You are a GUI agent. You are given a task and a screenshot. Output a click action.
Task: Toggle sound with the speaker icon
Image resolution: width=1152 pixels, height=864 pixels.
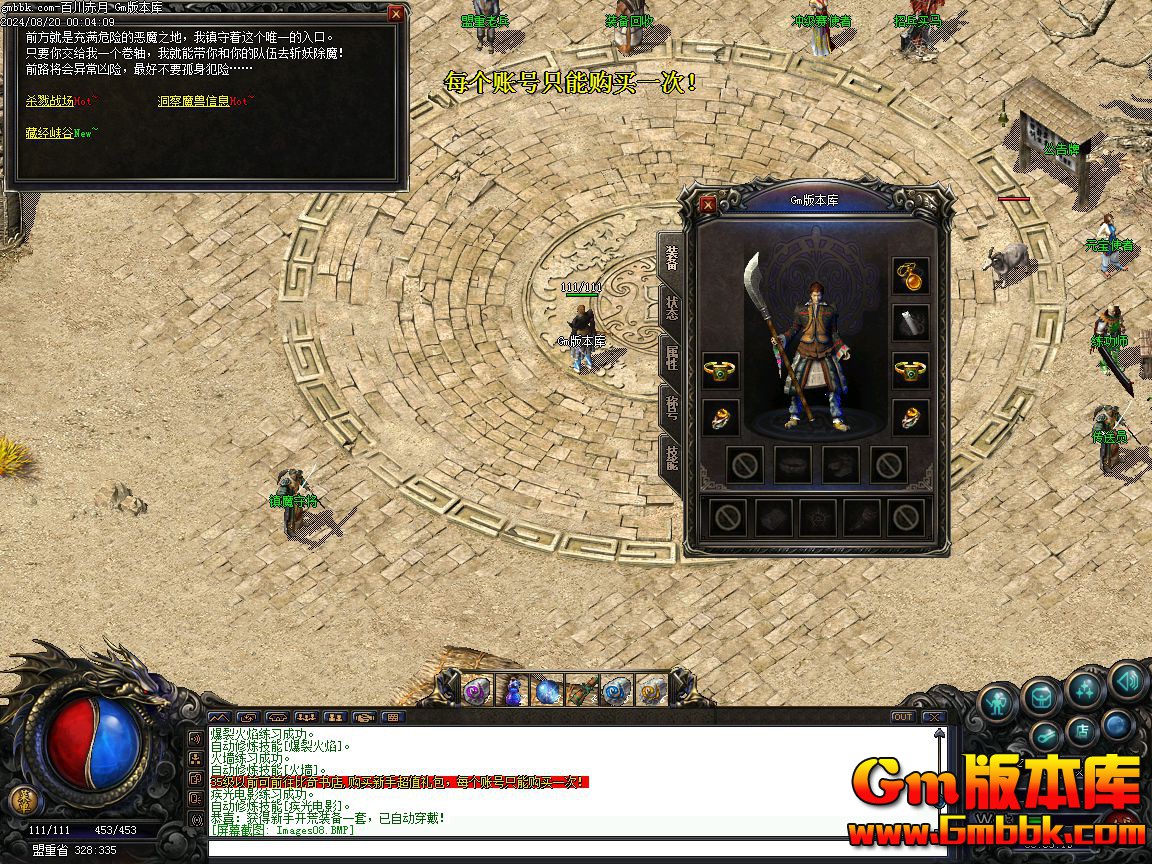(1127, 680)
